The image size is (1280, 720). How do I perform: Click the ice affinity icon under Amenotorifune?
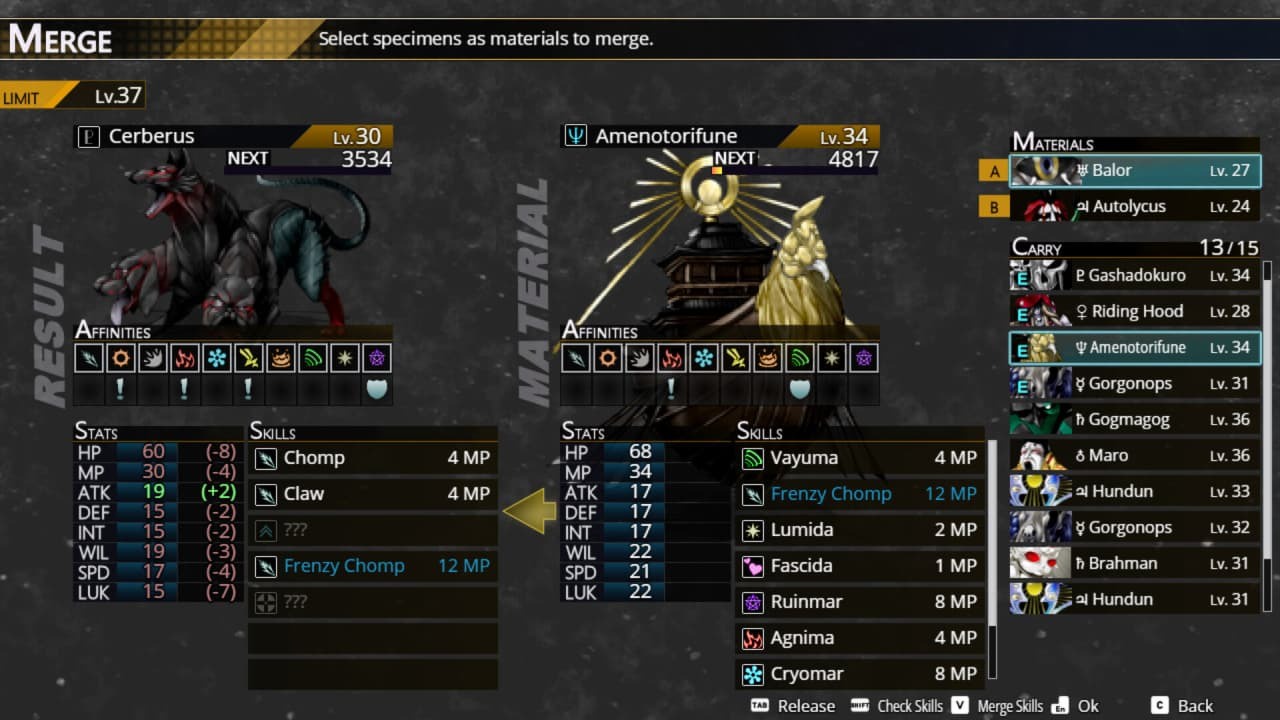click(703, 357)
